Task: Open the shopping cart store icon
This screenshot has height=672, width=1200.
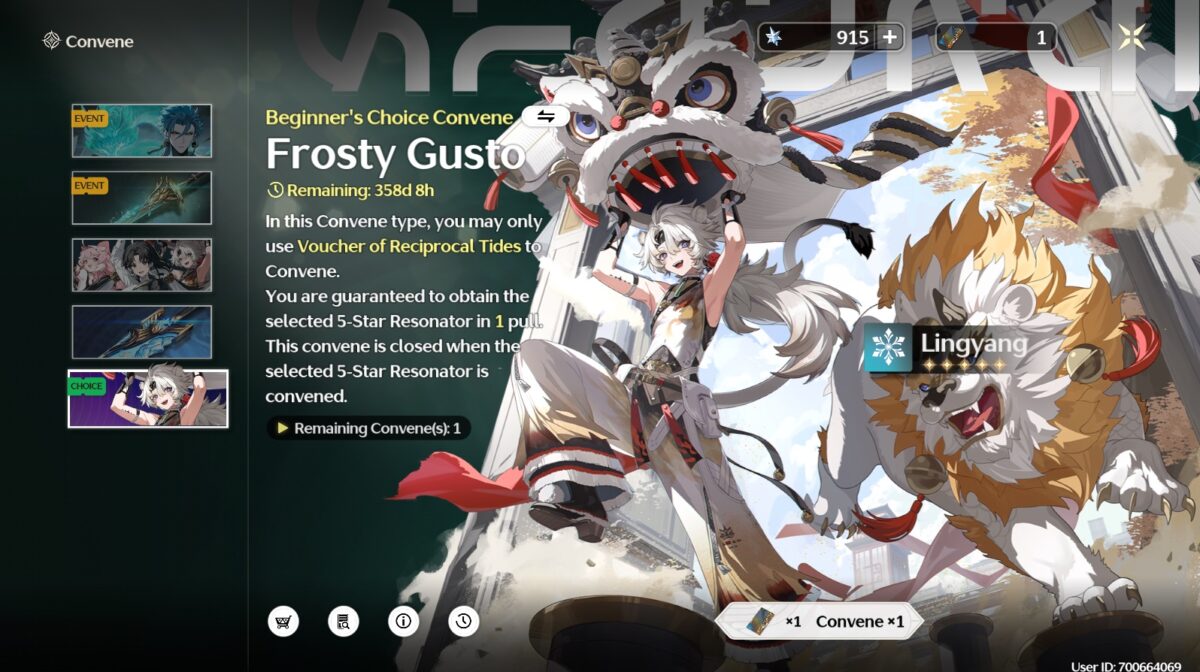Action: pos(283,621)
